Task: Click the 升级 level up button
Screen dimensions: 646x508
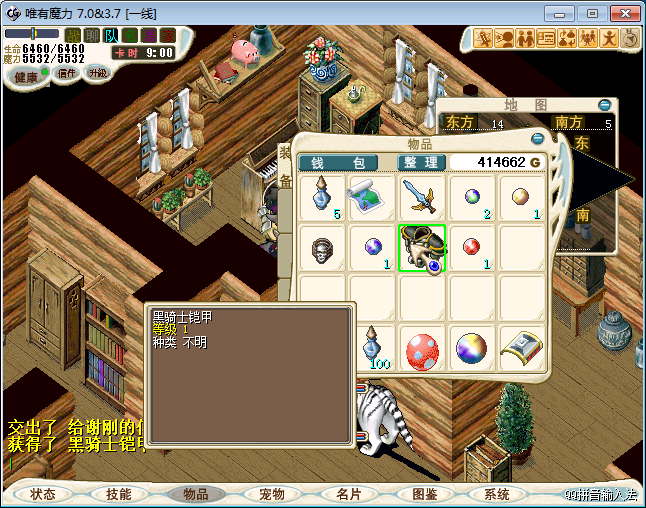Action: click(x=98, y=73)
